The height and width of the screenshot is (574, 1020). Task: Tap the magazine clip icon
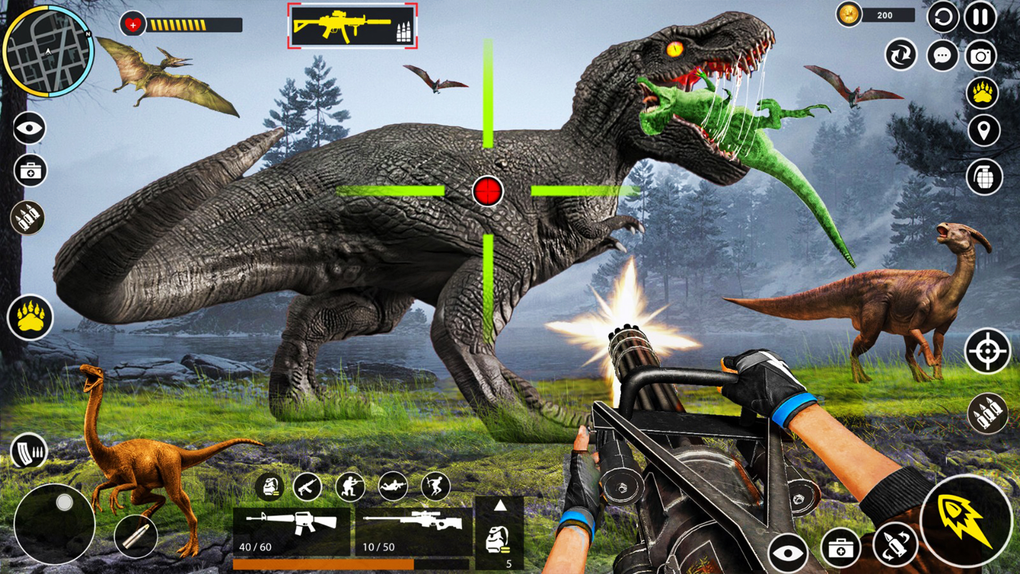pyautogui.click(x=28, y=451)
